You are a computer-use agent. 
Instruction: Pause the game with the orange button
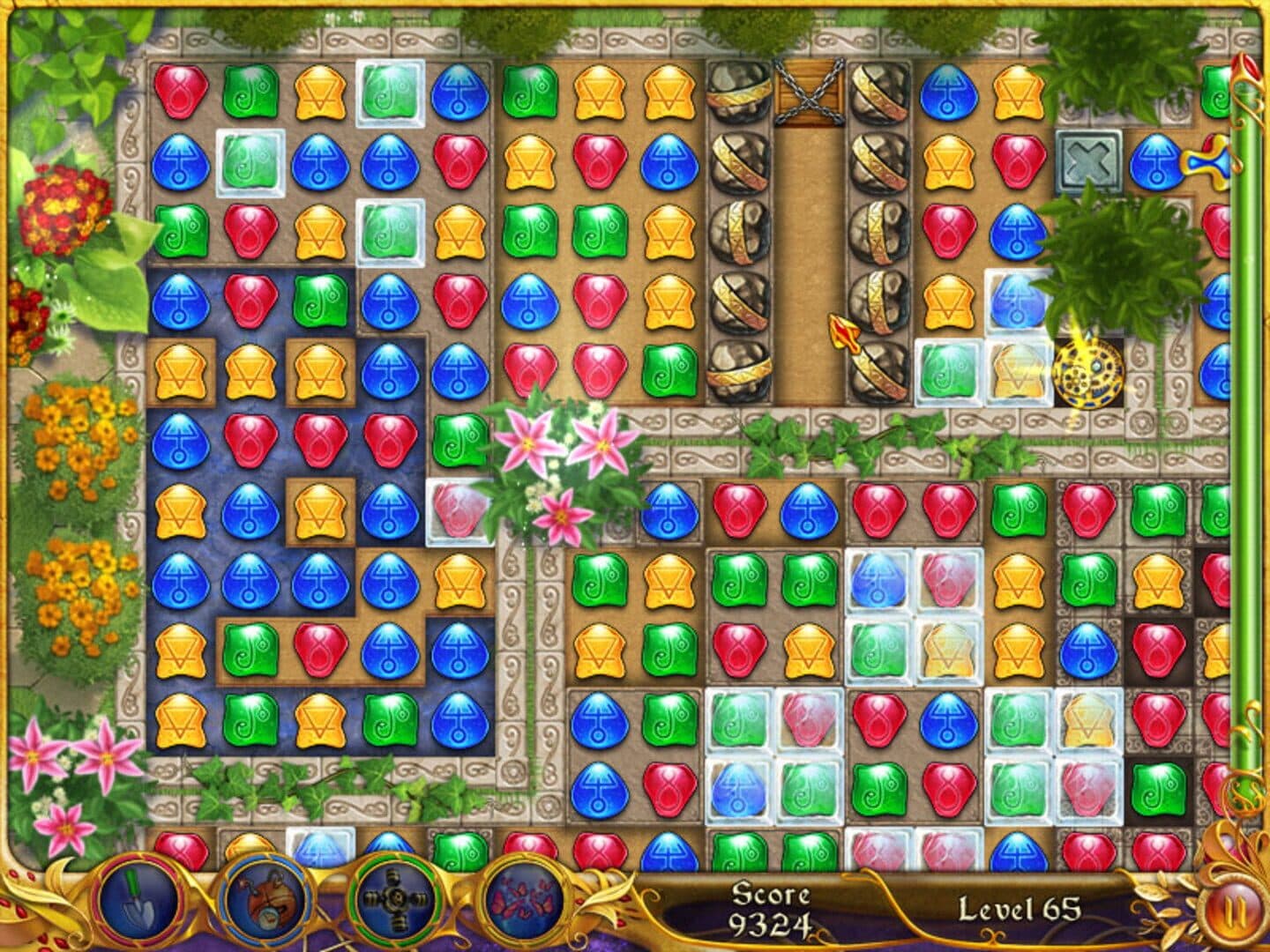pos(1232,909)
